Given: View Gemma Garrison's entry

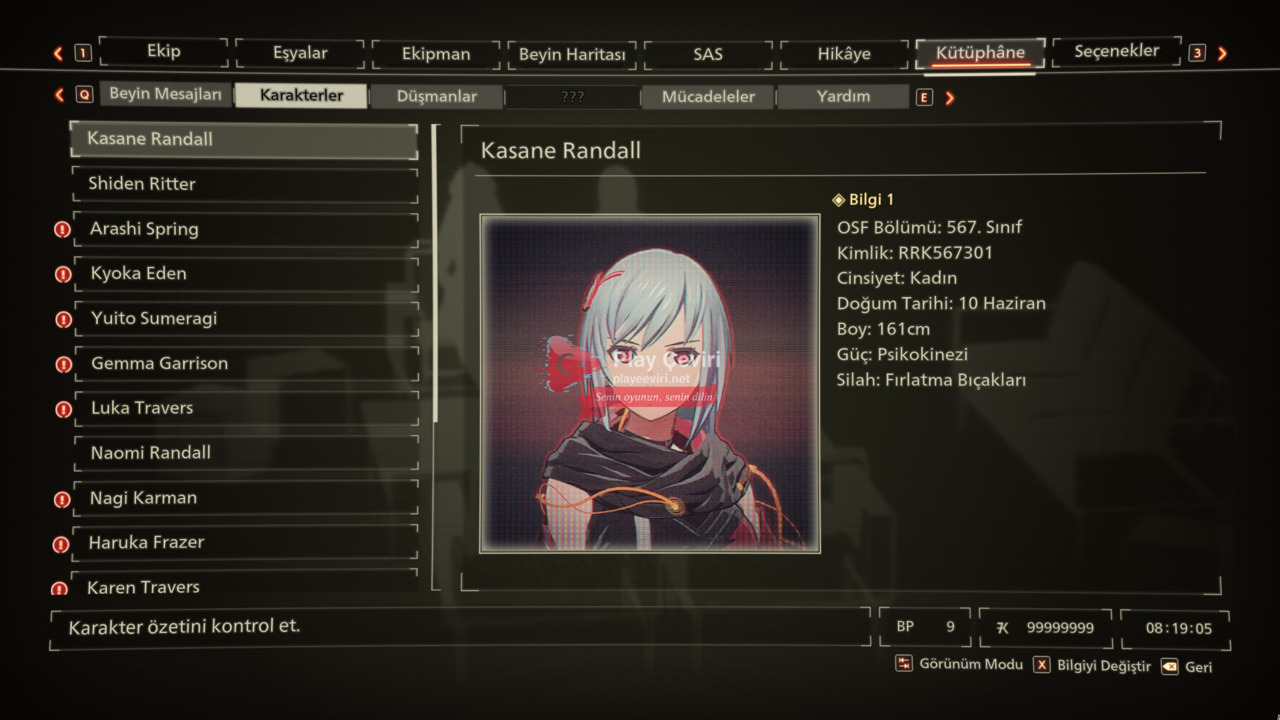Looking at the screenshot, I should coord(244,364).
